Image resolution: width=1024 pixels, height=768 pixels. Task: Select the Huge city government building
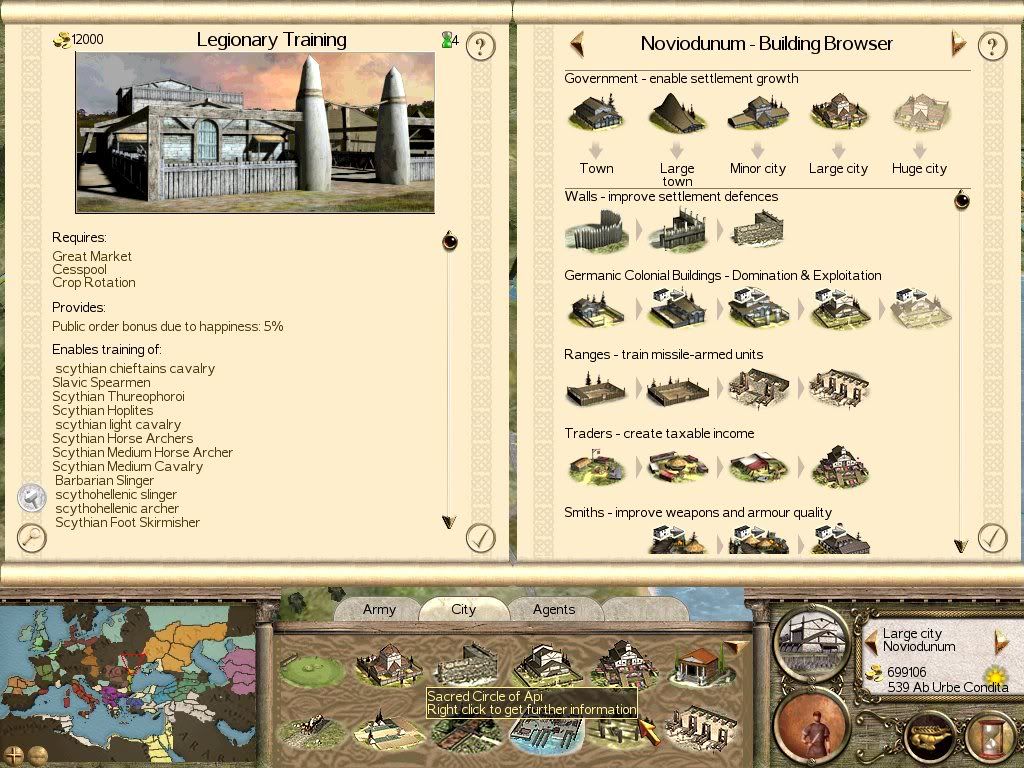(919, 115)
